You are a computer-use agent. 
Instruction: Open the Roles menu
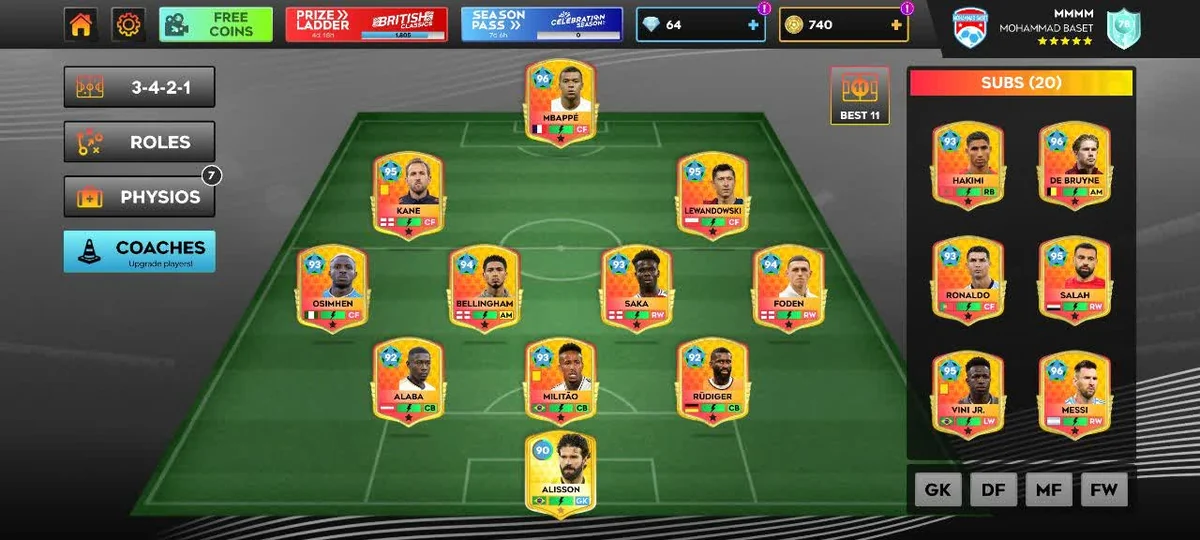tap(139, 142)
